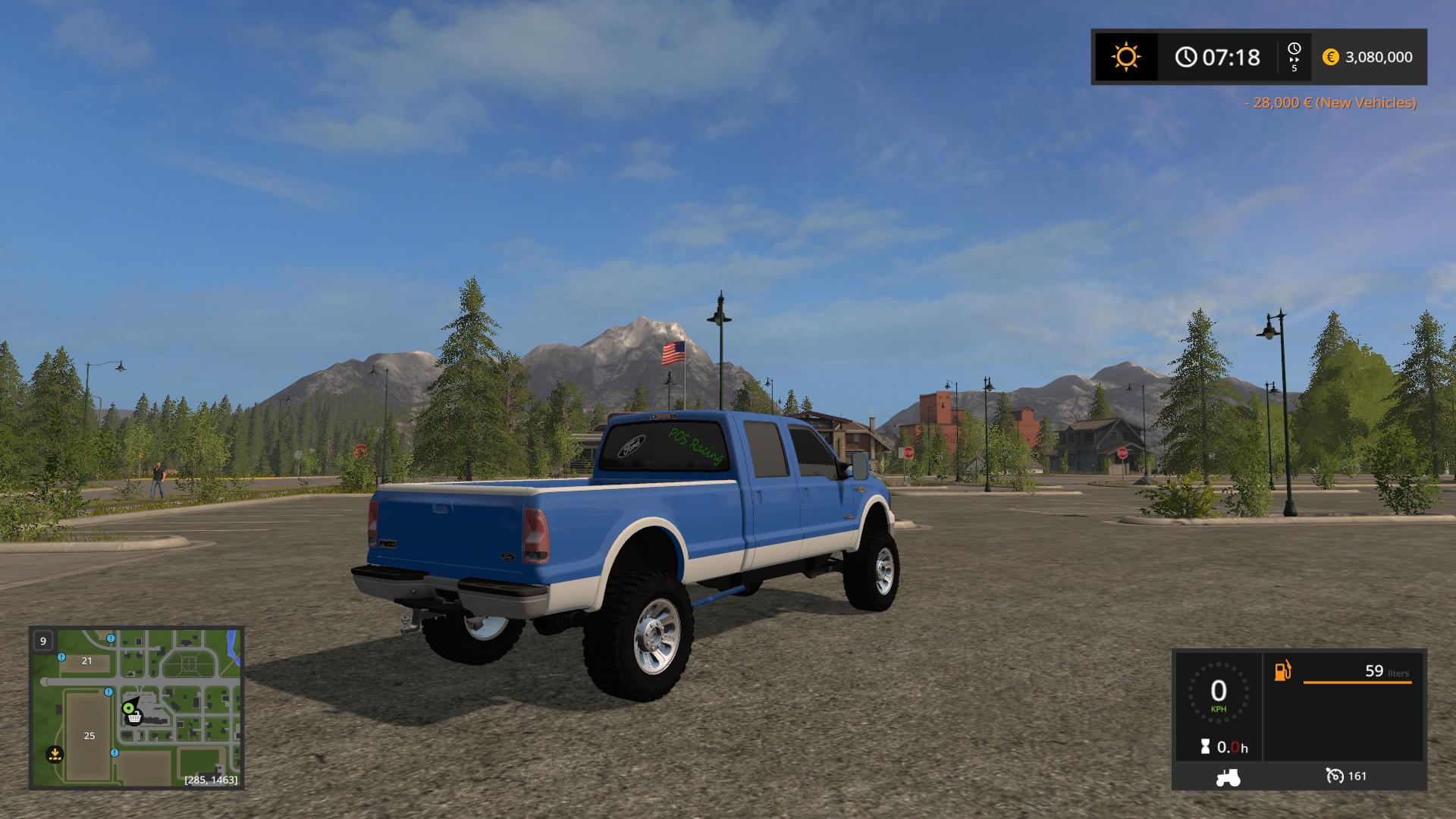Click the number 9 badge on minimap
This screenshot has height=819, width=1456.
[43, 641]
